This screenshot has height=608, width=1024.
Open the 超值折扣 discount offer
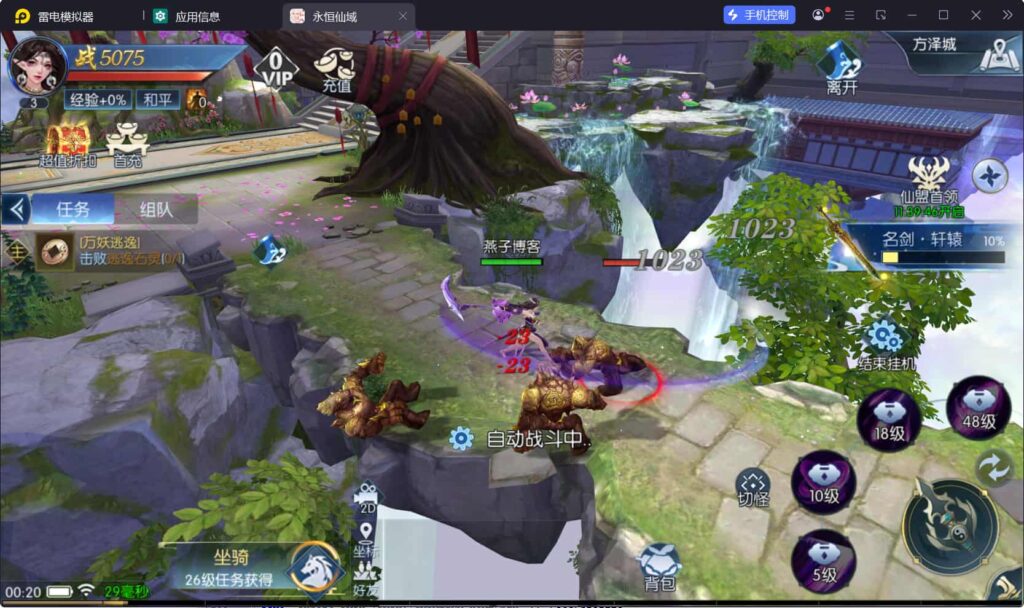pyautogui.click(x=68, y=144)
